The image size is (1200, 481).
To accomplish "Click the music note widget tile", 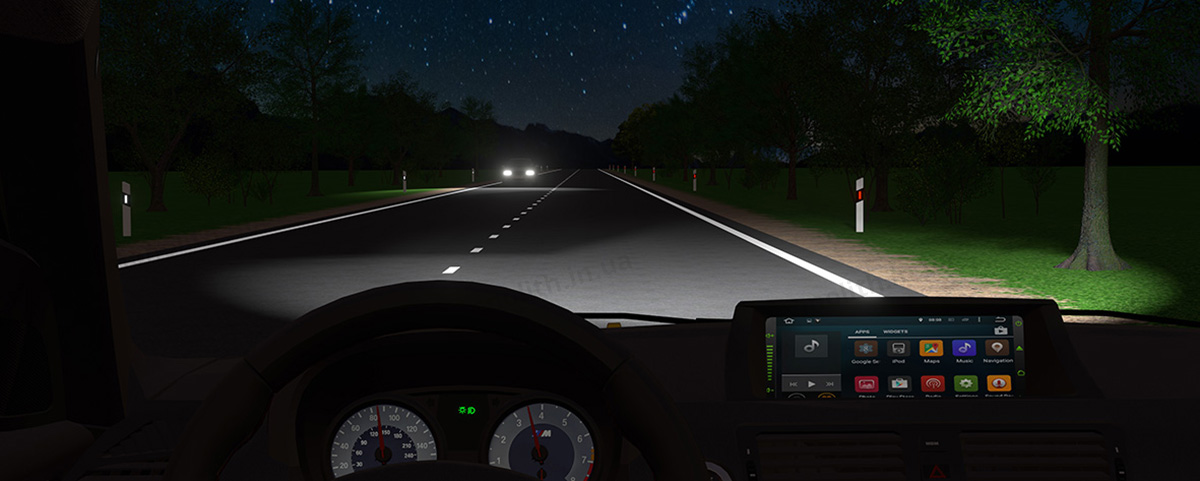I will point(811,347).
